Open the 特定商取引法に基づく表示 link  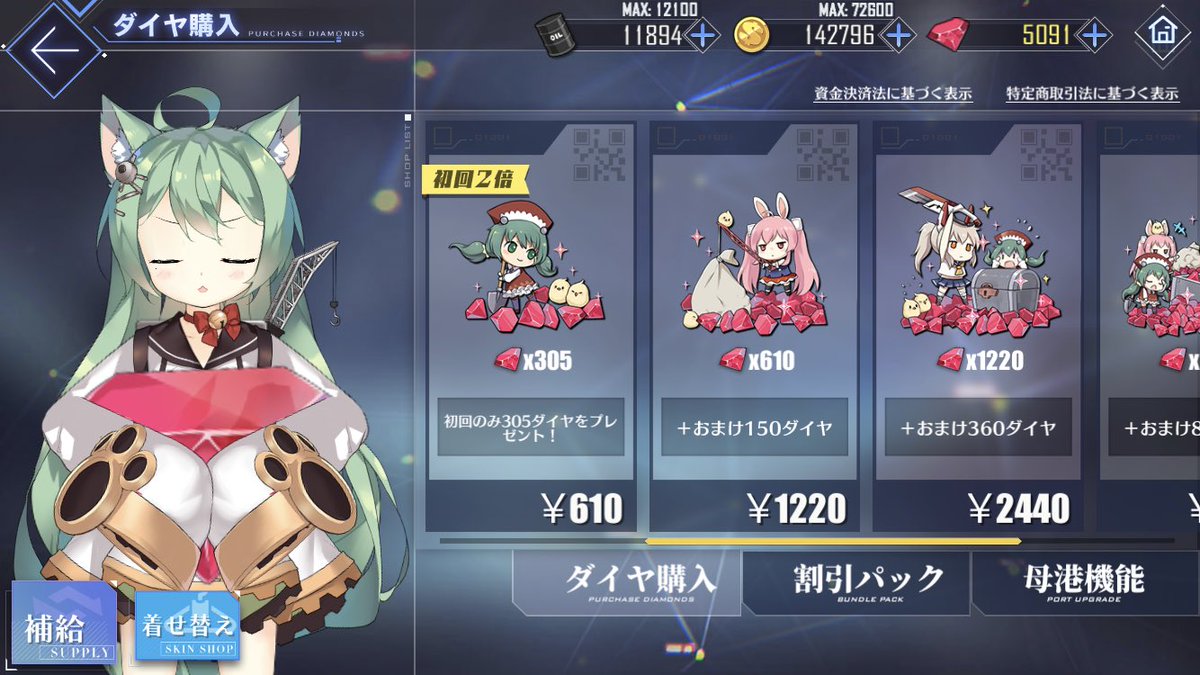point(1092,94)
